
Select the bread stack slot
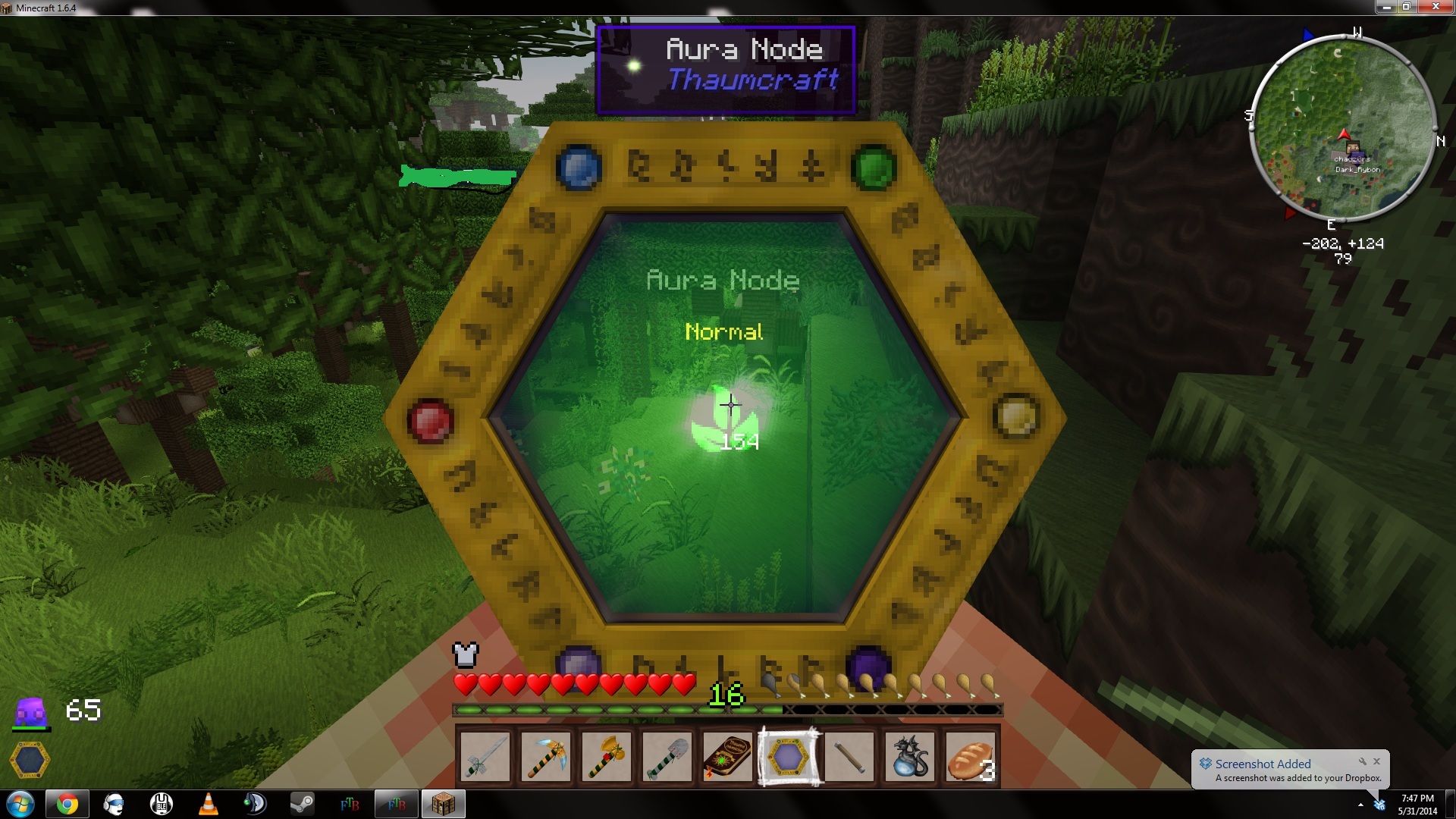point(971,756)
